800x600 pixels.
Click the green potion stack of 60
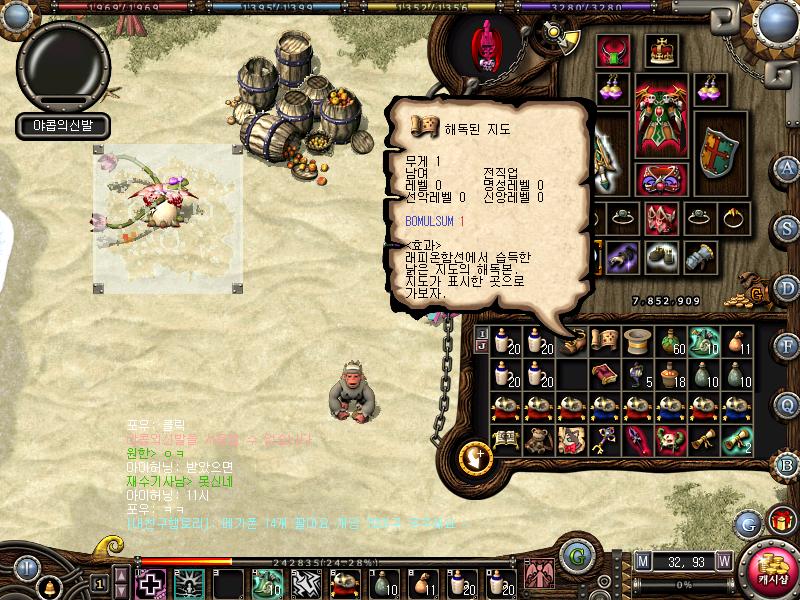(671, 342)
